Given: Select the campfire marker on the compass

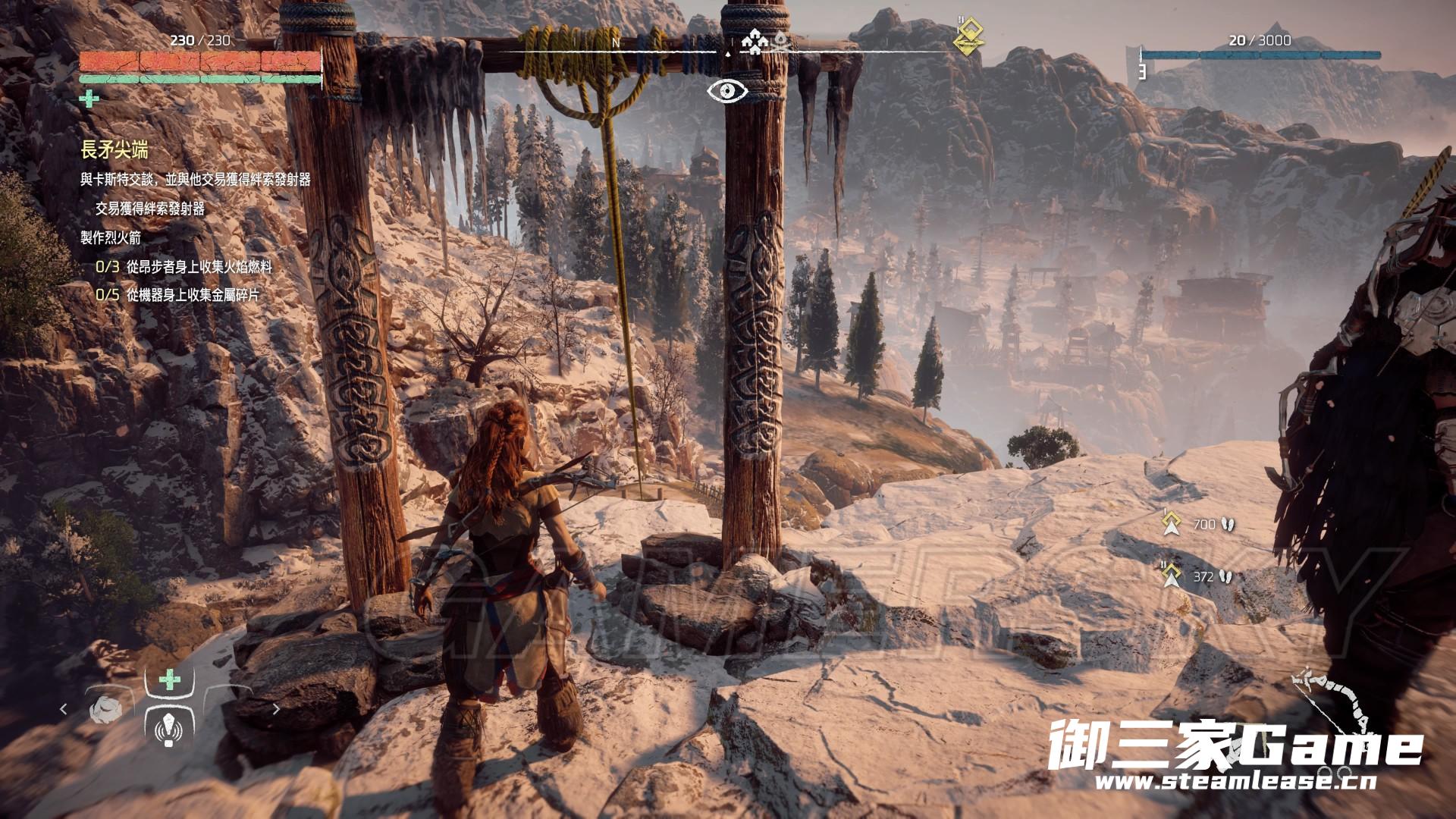Looking at the screenshot, I should click(x=780, y=42).
